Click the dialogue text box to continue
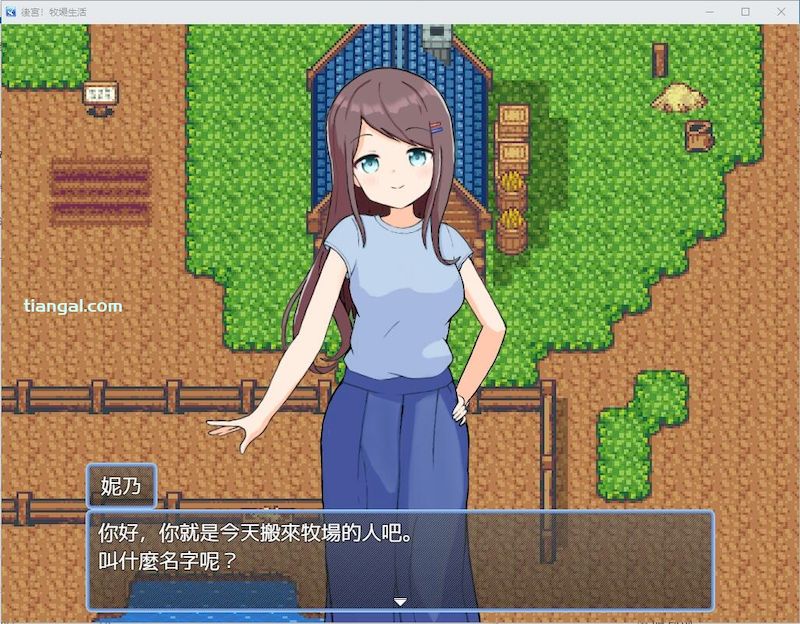Screen dimensions: 800x624 [x=400, y=558]
